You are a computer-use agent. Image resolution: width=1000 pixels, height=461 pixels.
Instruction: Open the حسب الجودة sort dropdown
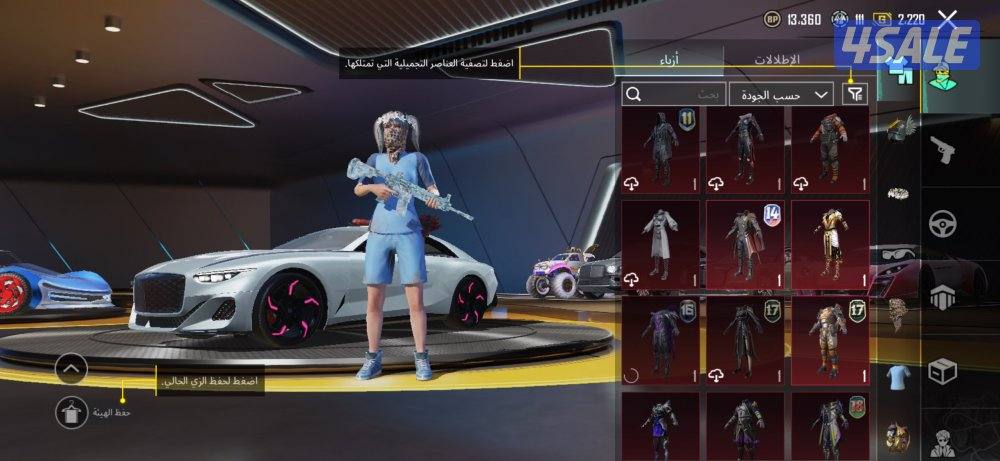click(781, 94)
